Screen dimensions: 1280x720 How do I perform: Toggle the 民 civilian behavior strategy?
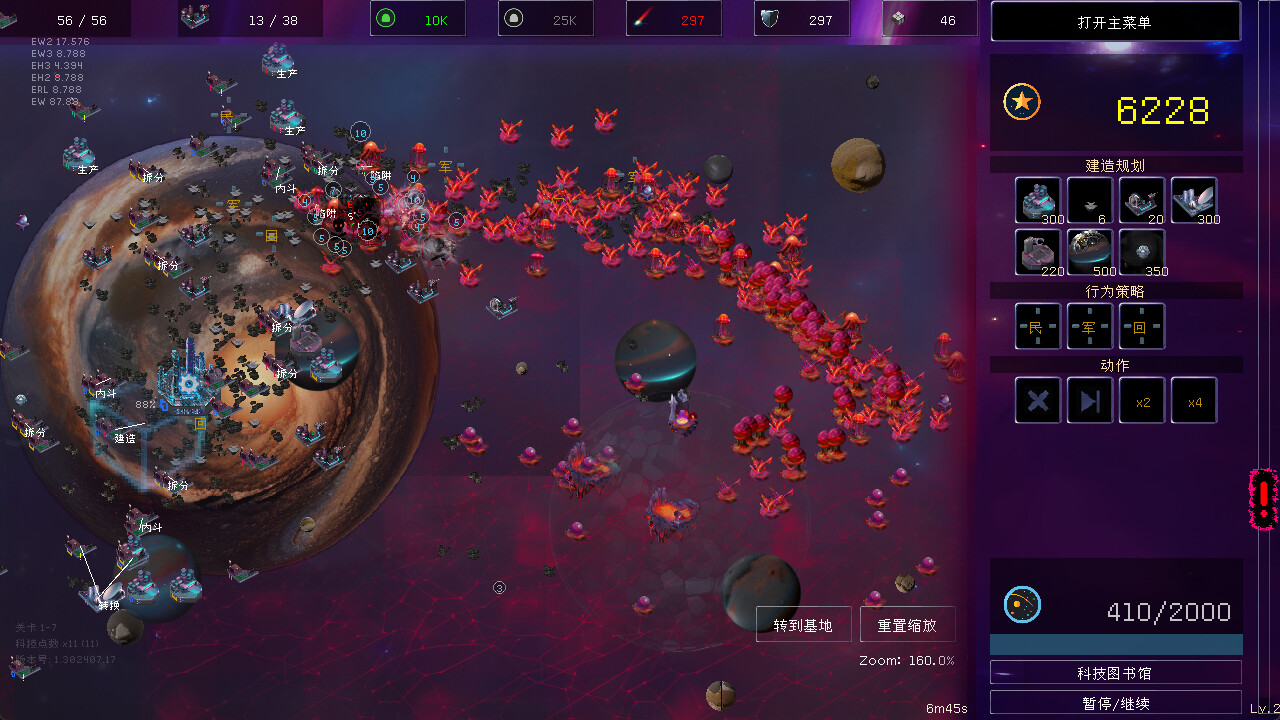1037,326
